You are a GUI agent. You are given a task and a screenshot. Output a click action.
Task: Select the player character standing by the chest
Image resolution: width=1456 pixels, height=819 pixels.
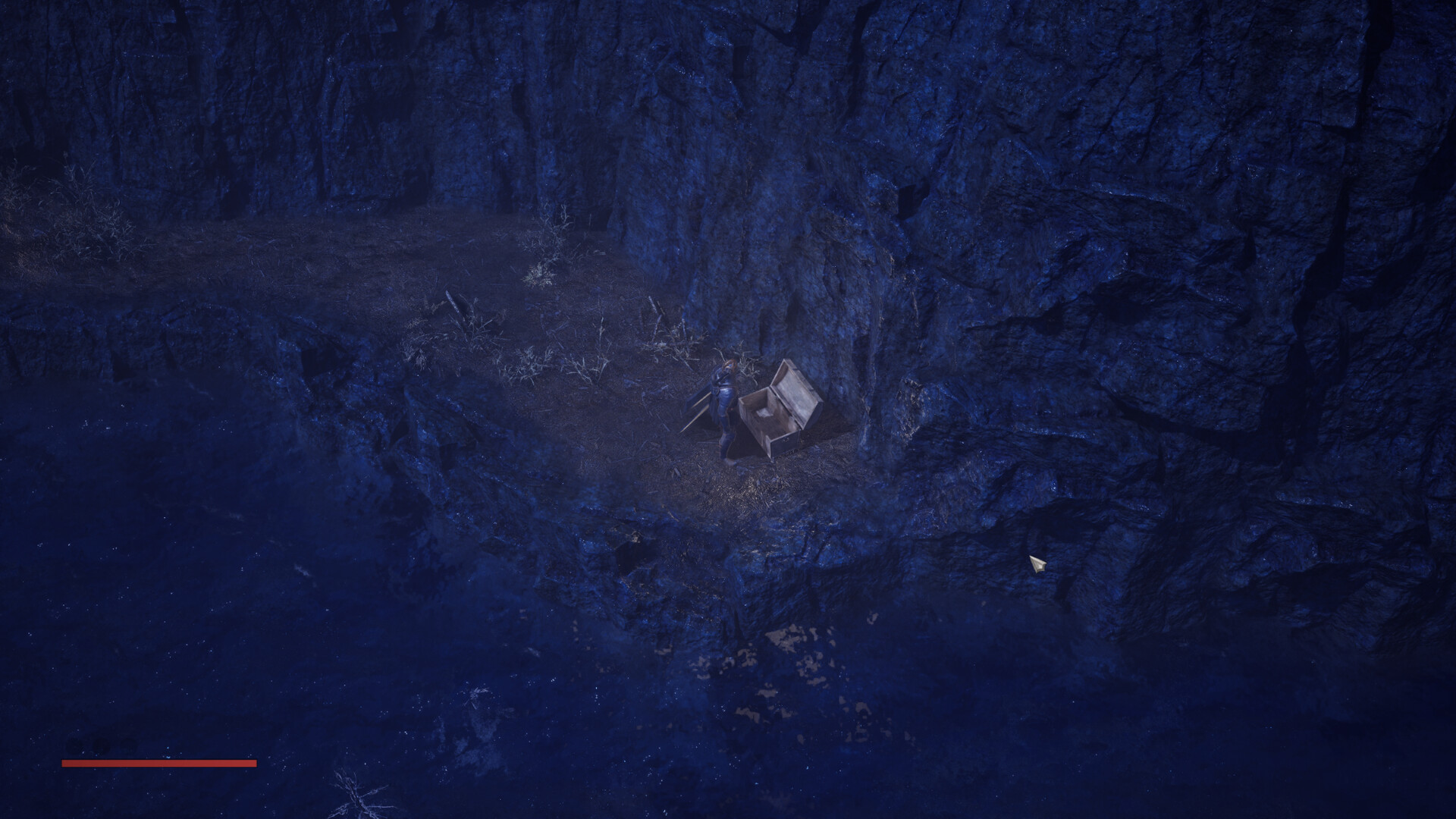pos(725,397)
